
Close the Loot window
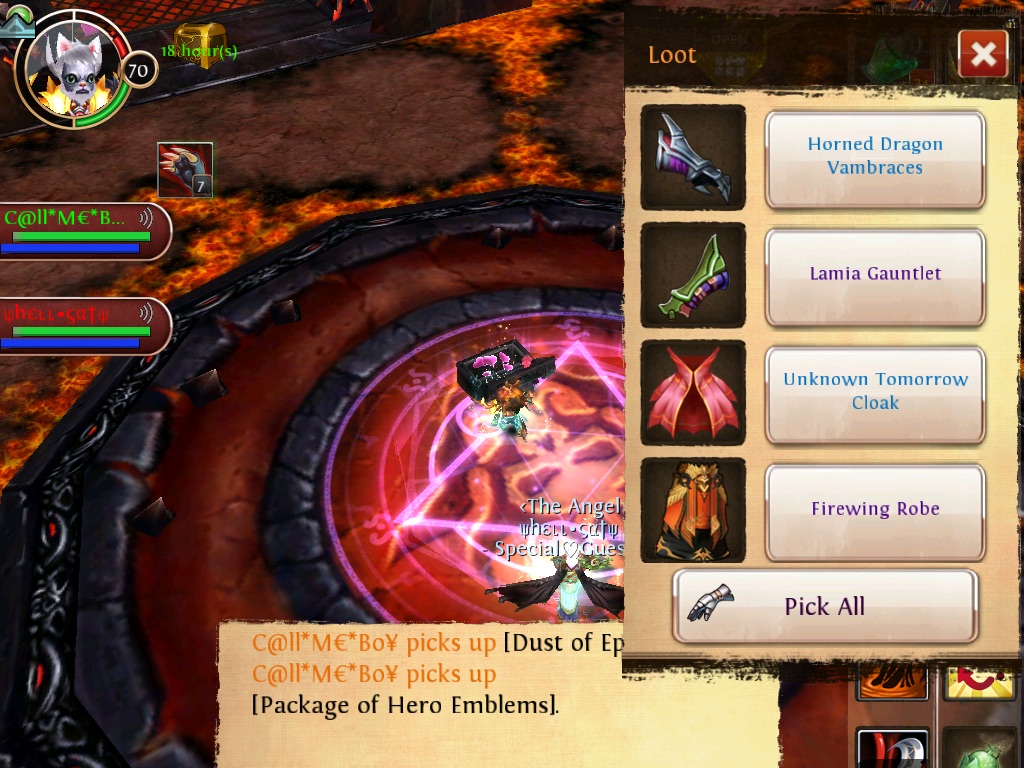pyautogui.click(x=982, y=54)
